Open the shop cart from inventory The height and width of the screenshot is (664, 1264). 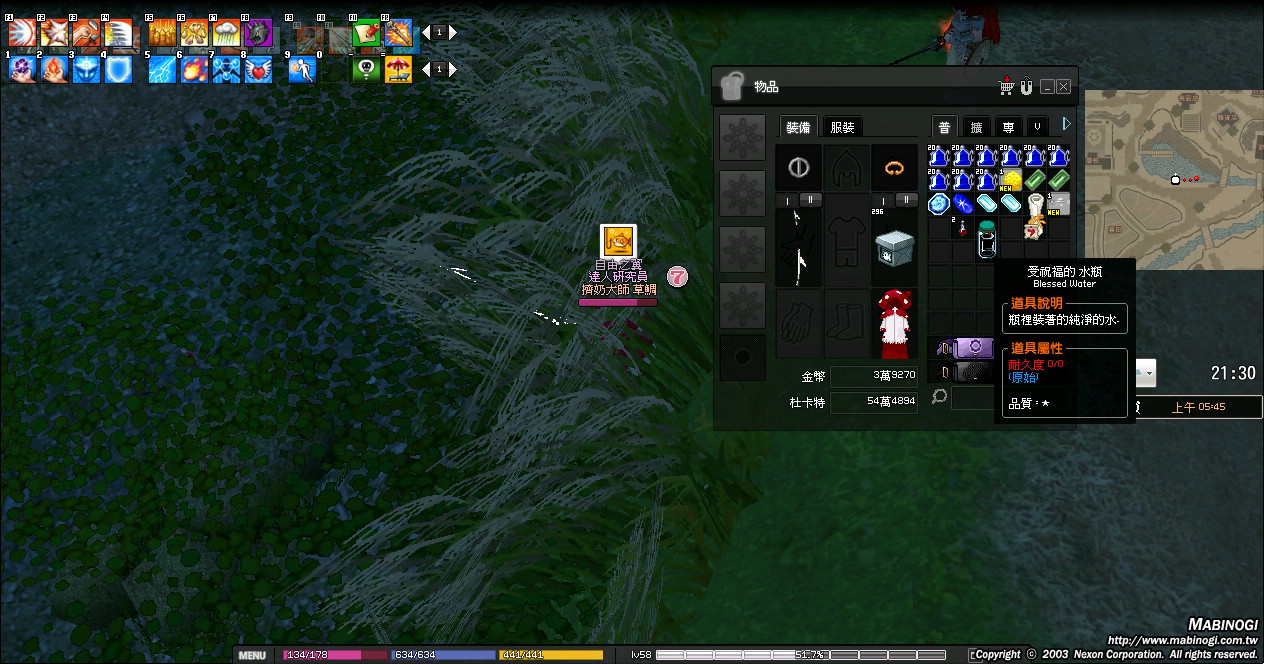[1007, 87]
